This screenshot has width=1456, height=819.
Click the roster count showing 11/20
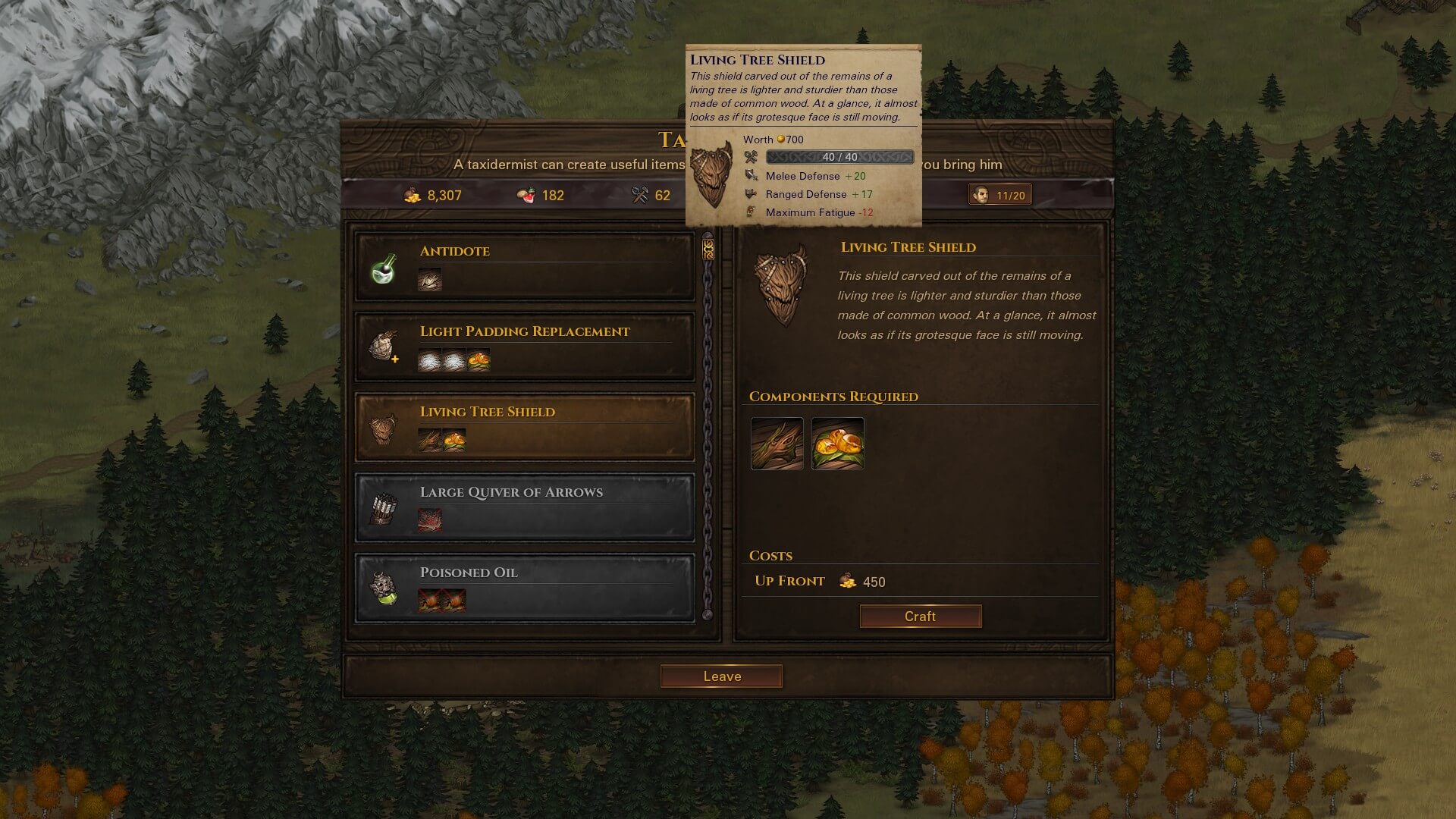[x=1000, y=196]
